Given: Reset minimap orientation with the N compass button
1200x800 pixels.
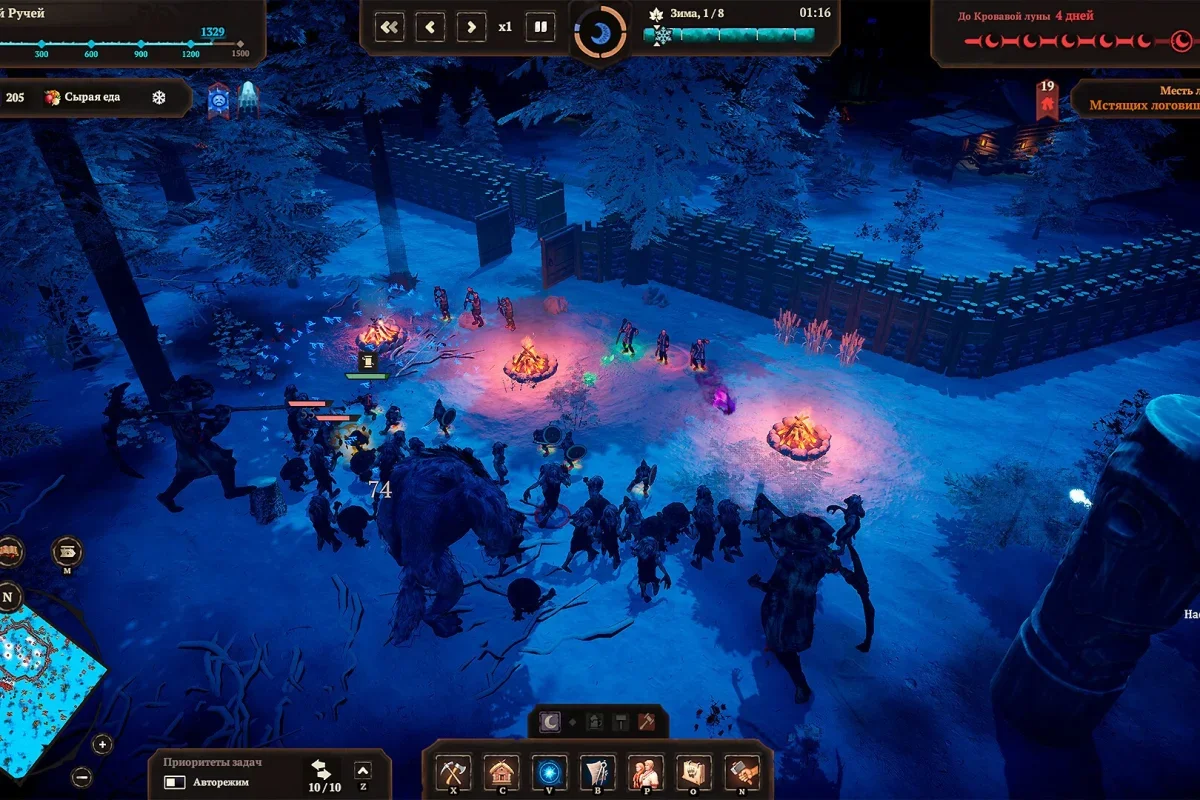Looking at the screenshot, I should tap(8, 596).
